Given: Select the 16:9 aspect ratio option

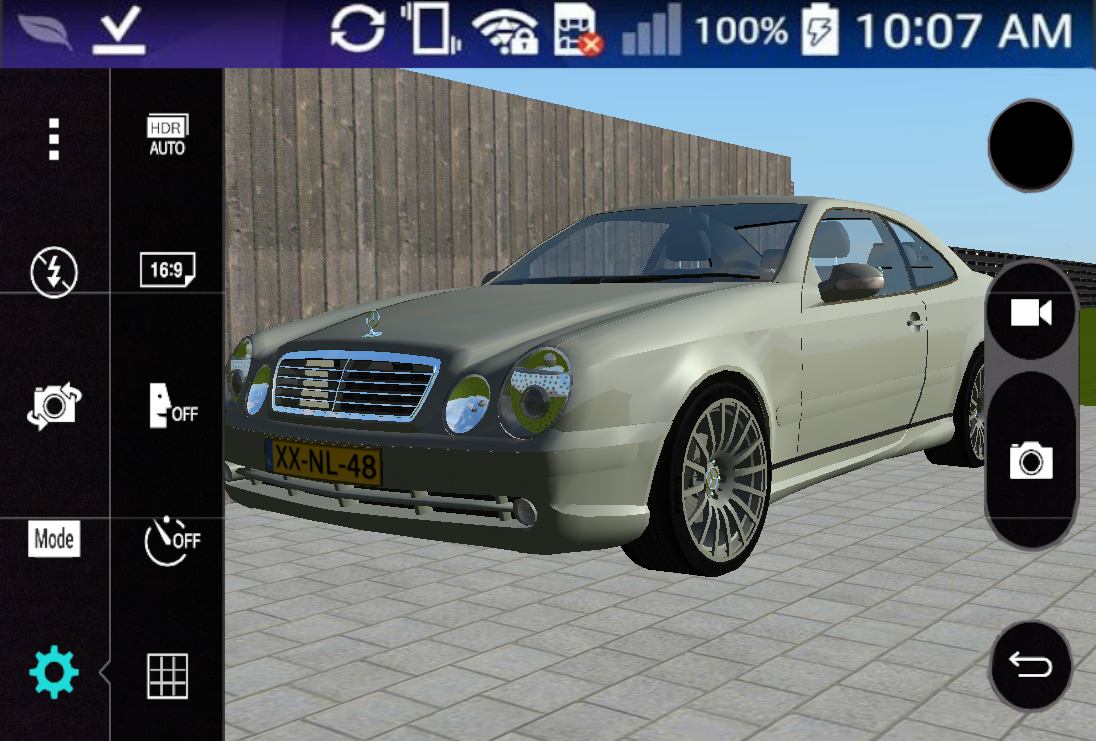Looking at the screenshot, I should (167, 270).
